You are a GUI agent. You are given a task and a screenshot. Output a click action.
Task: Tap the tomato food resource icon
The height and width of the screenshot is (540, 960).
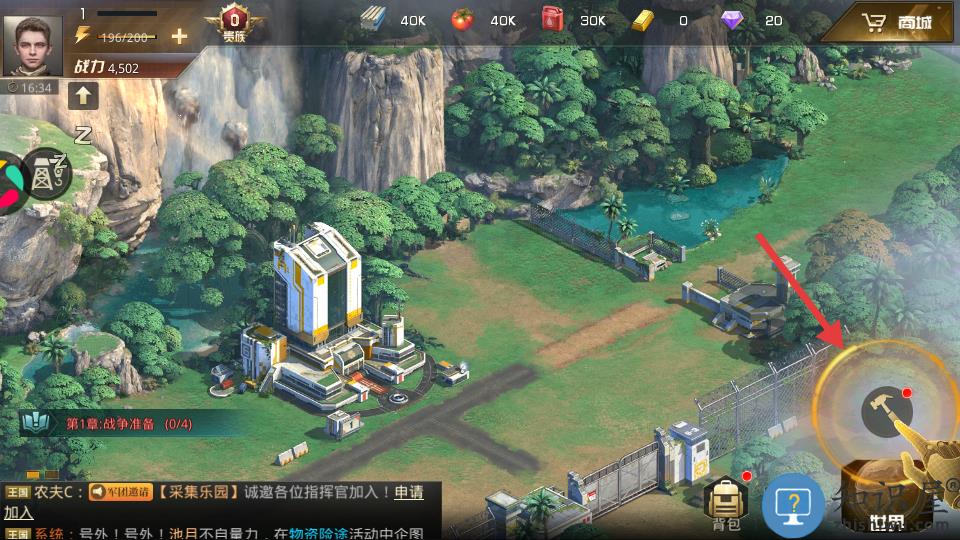point(462,20)
